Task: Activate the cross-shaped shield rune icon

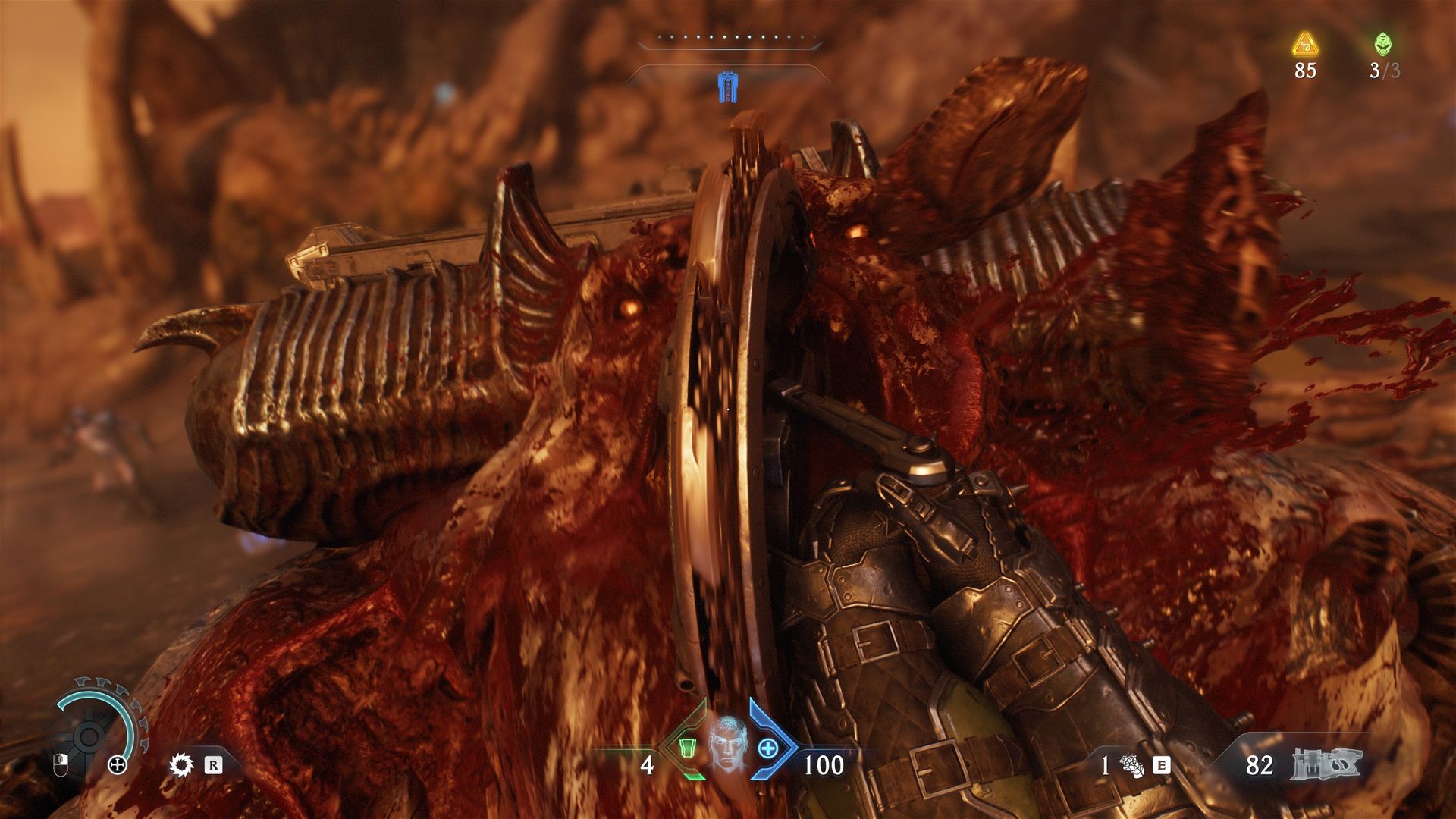Action: pyautogui.click(x=118, y=764)
